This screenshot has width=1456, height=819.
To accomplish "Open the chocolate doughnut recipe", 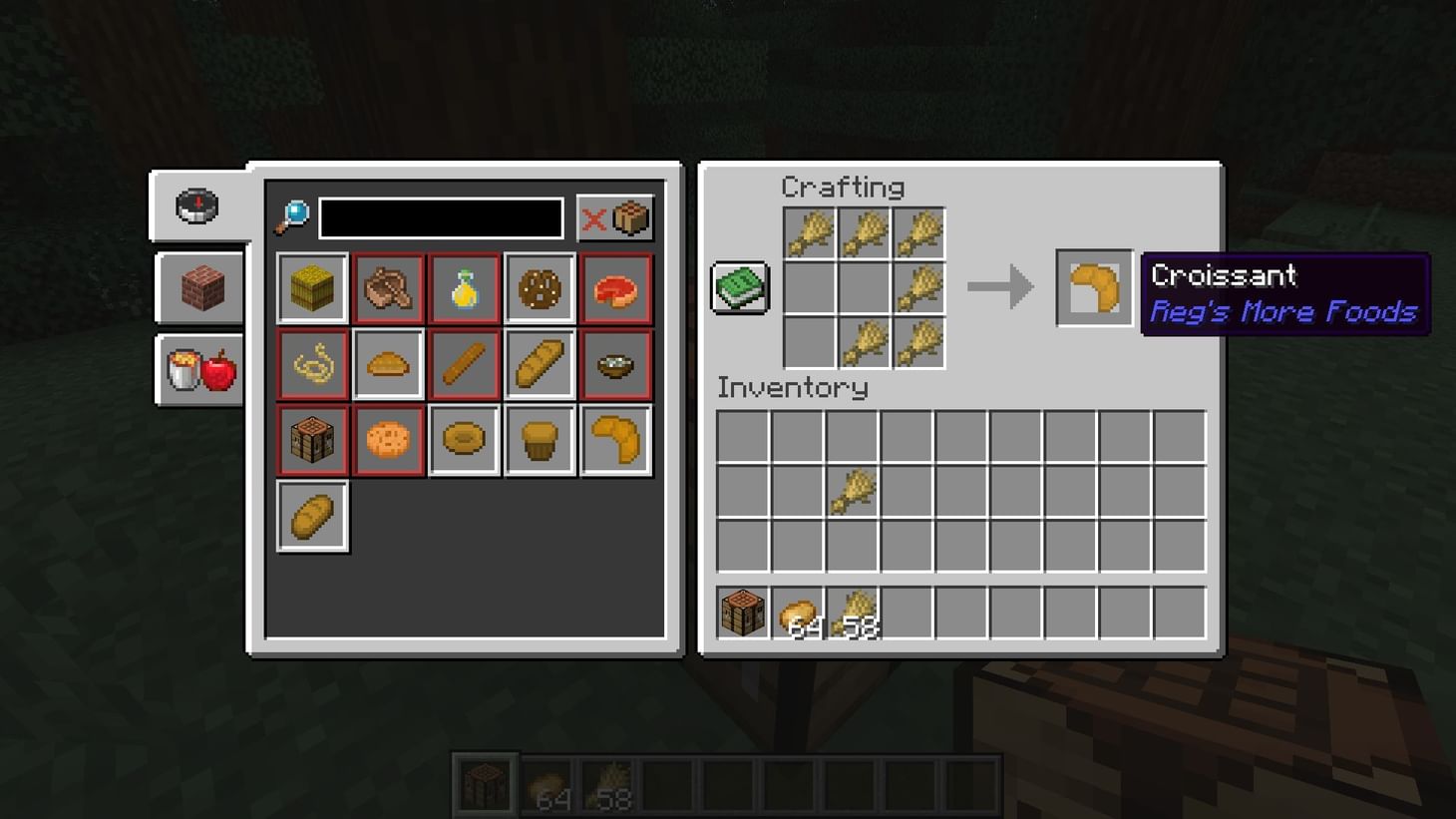I will 540,288.
